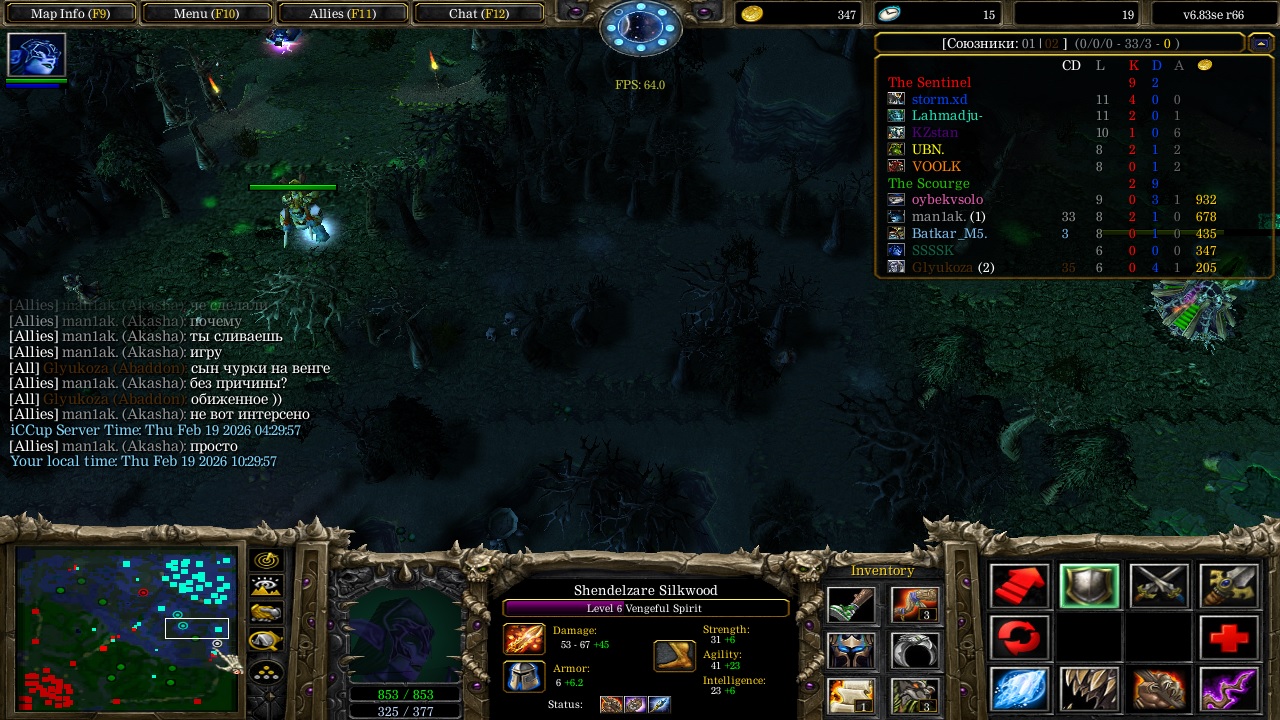The height and width of the screenshot is (720, 1280).
Task: Collapse the scoreboard with its corner button
Action: (1261, 43)
